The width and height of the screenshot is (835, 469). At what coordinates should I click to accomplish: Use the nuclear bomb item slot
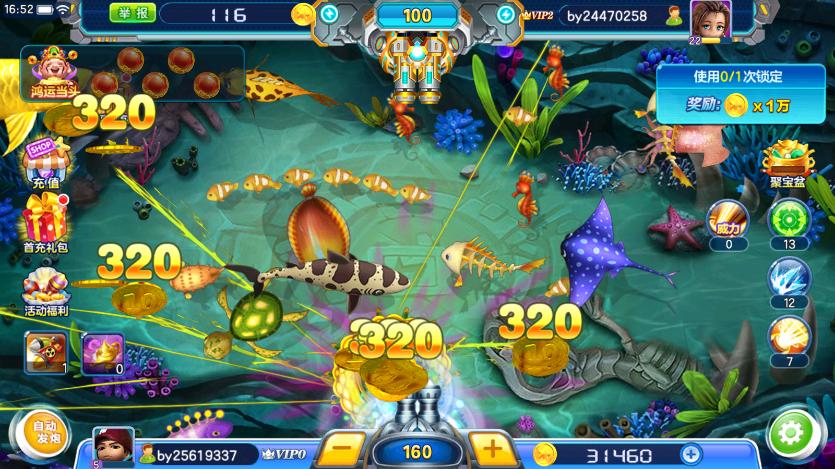click(46, 352)
